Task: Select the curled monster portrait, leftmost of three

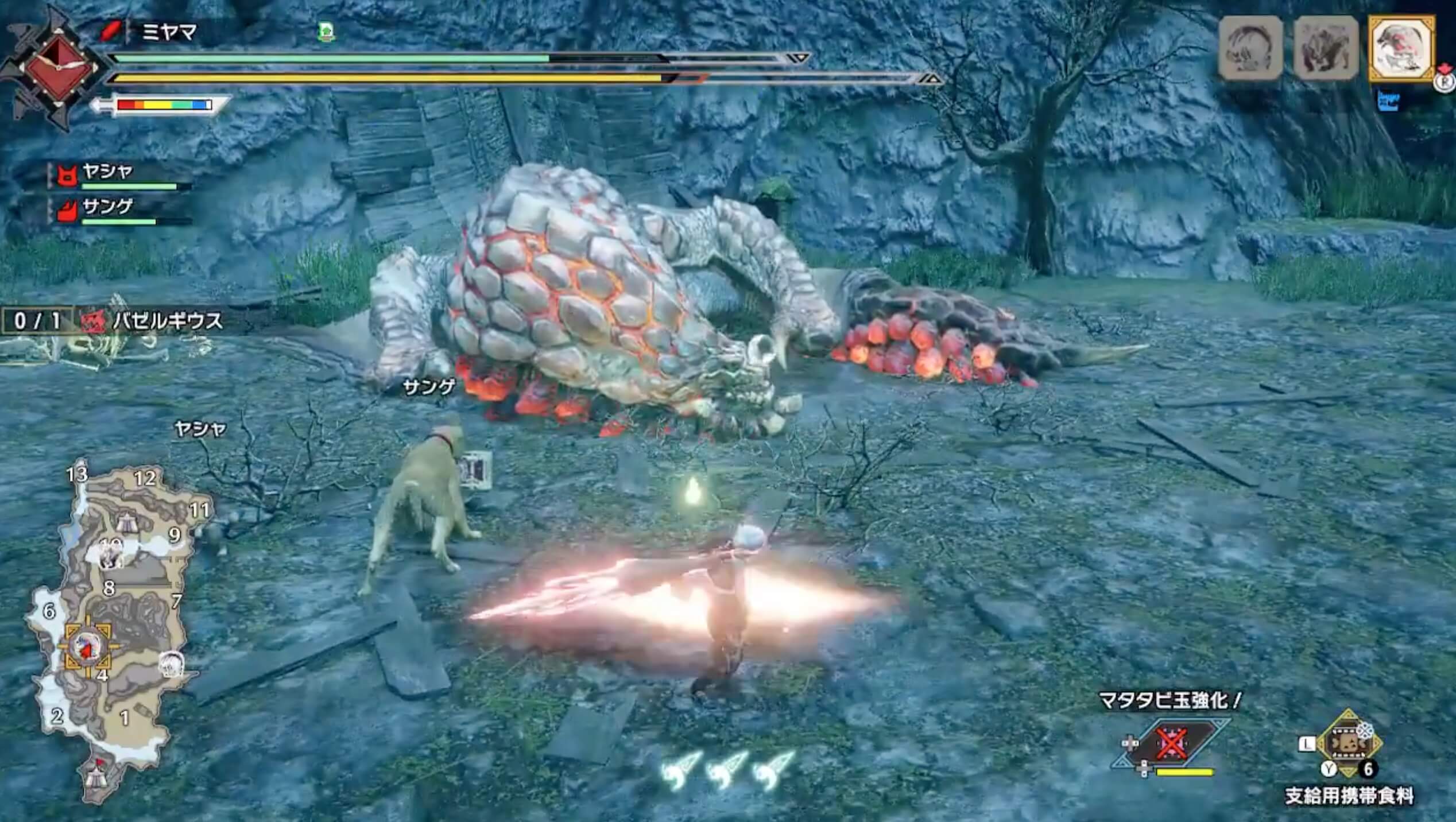Action: [x=1250, y=48]
